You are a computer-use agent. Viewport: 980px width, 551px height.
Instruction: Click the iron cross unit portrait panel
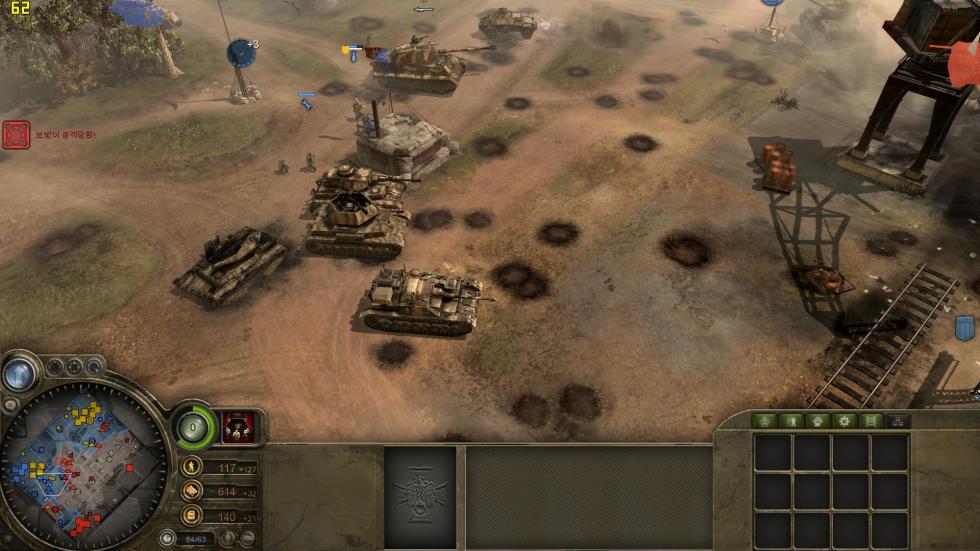click(420, 496)
